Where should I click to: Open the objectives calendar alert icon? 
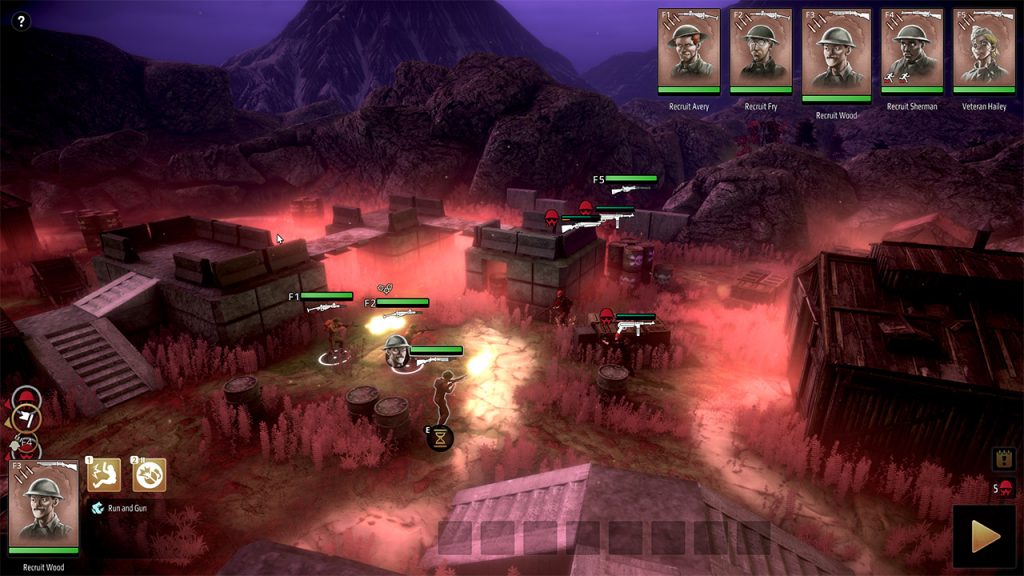click(1004, 458)
